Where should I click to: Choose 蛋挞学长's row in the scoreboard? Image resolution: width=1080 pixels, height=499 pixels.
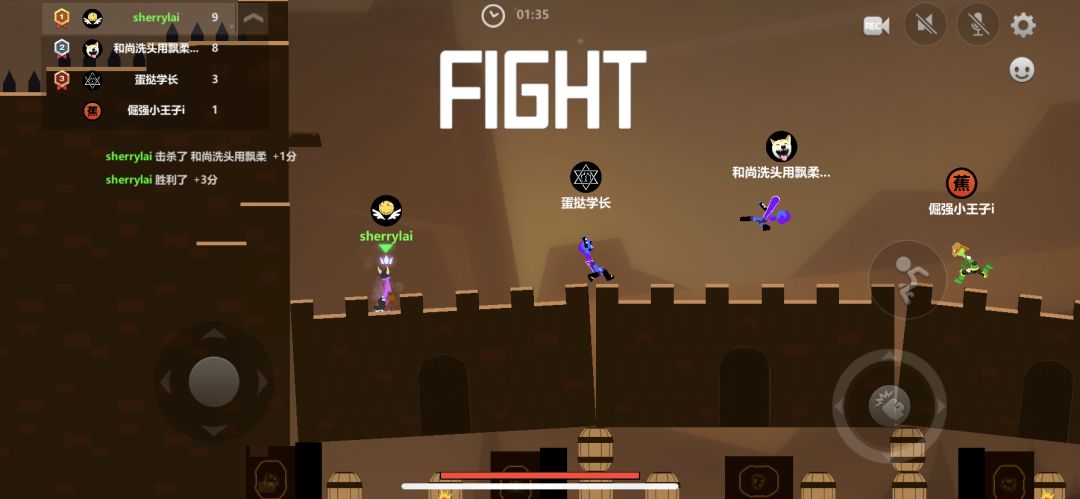[140, 79]
